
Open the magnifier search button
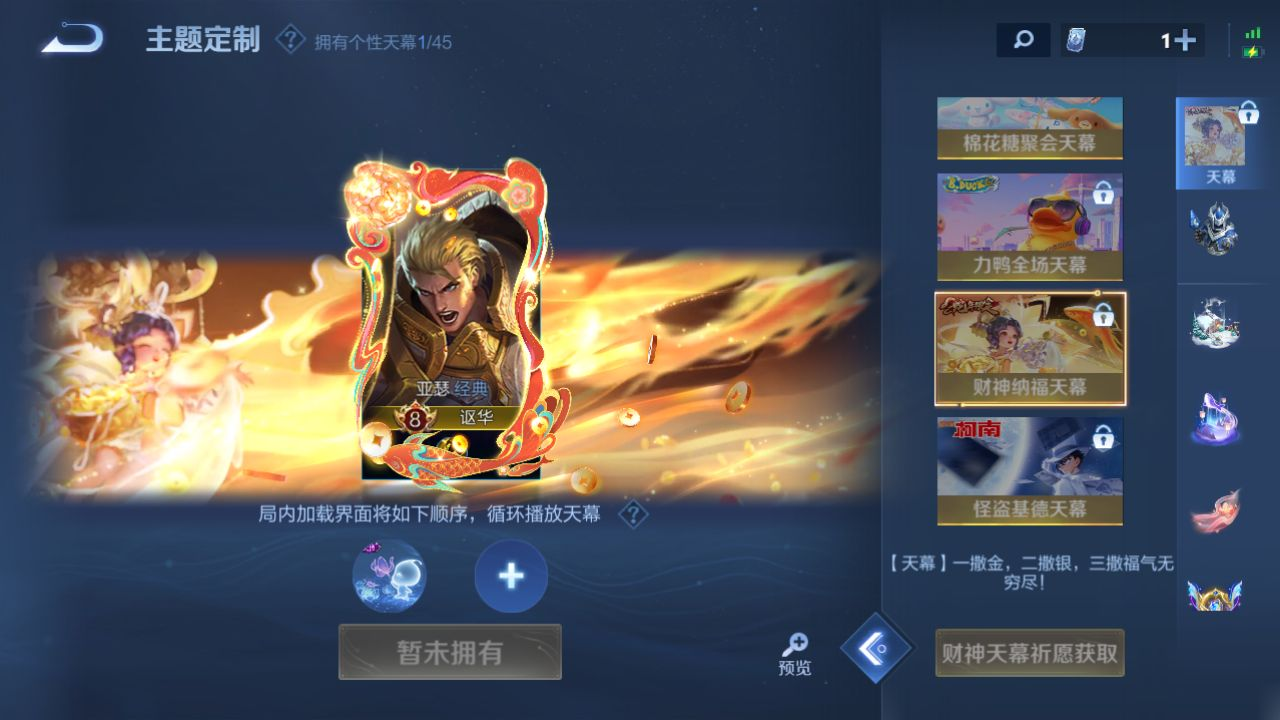[1023, 40]
